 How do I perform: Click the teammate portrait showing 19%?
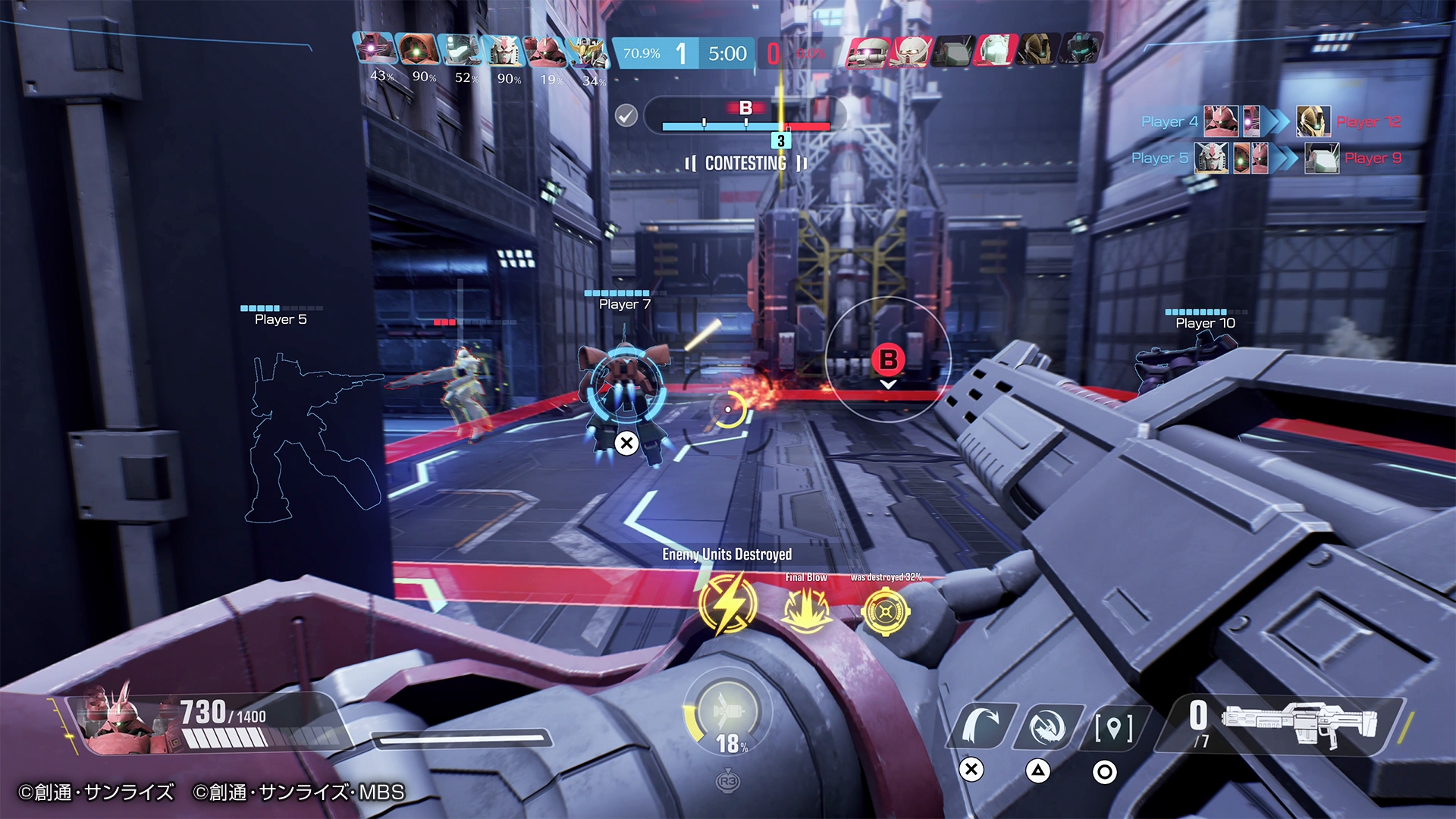(x=545, y=51)
